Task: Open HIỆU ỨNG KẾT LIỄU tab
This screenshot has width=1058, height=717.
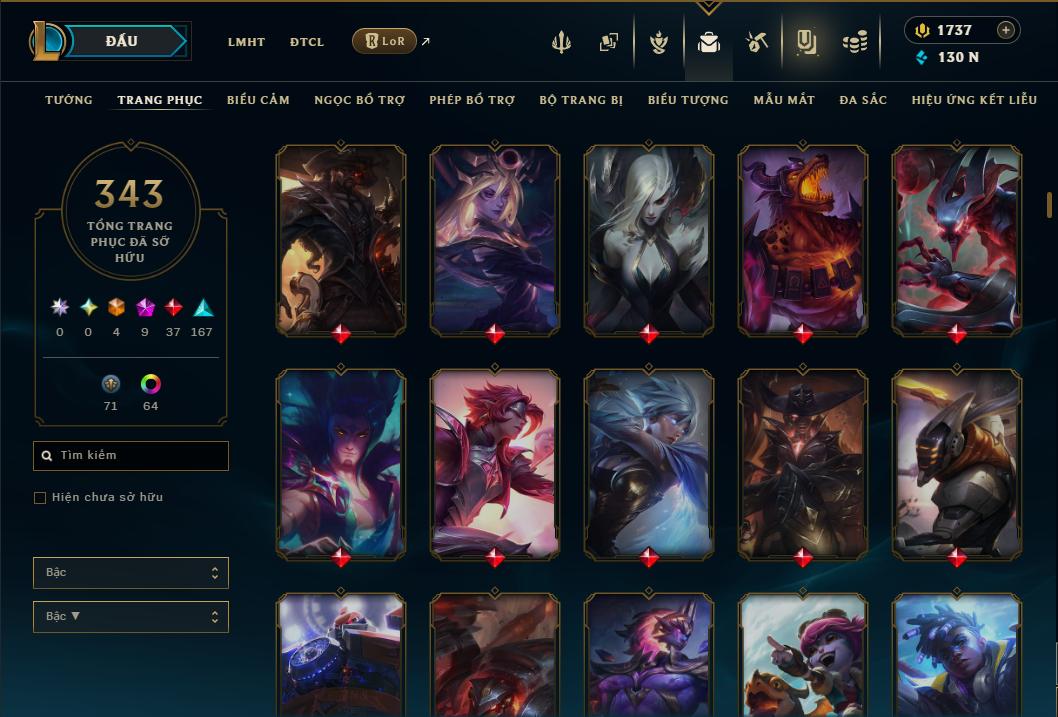Action: tap(978, 100)
